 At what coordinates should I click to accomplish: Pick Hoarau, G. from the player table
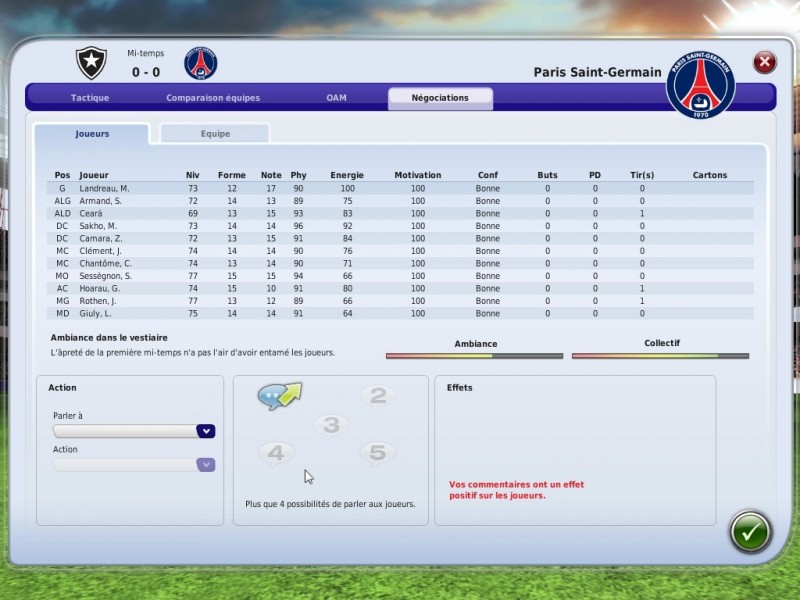pos(100,288)
